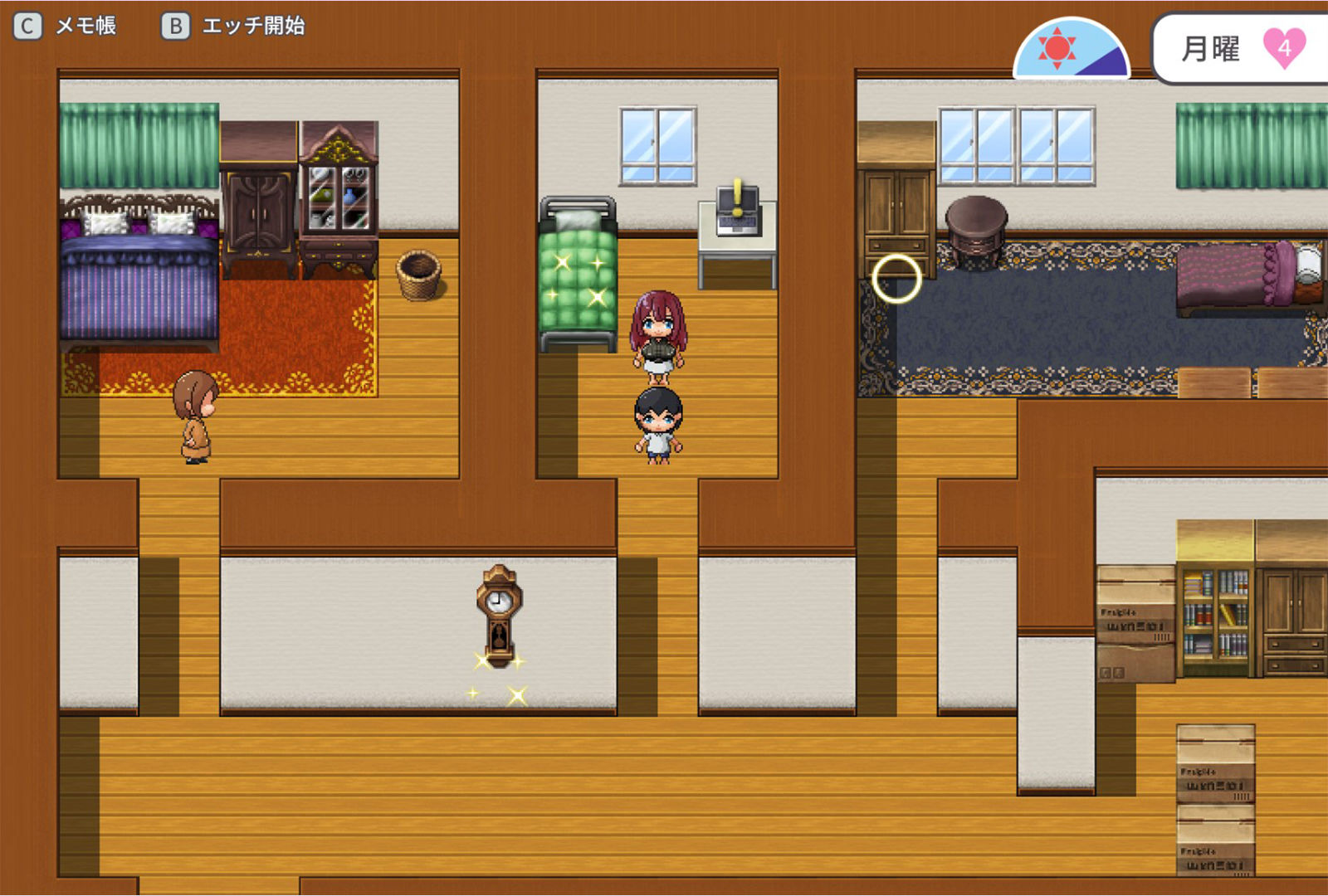Open the メモ帳 memo pad
1328x896 pixels.
[66, 27]
